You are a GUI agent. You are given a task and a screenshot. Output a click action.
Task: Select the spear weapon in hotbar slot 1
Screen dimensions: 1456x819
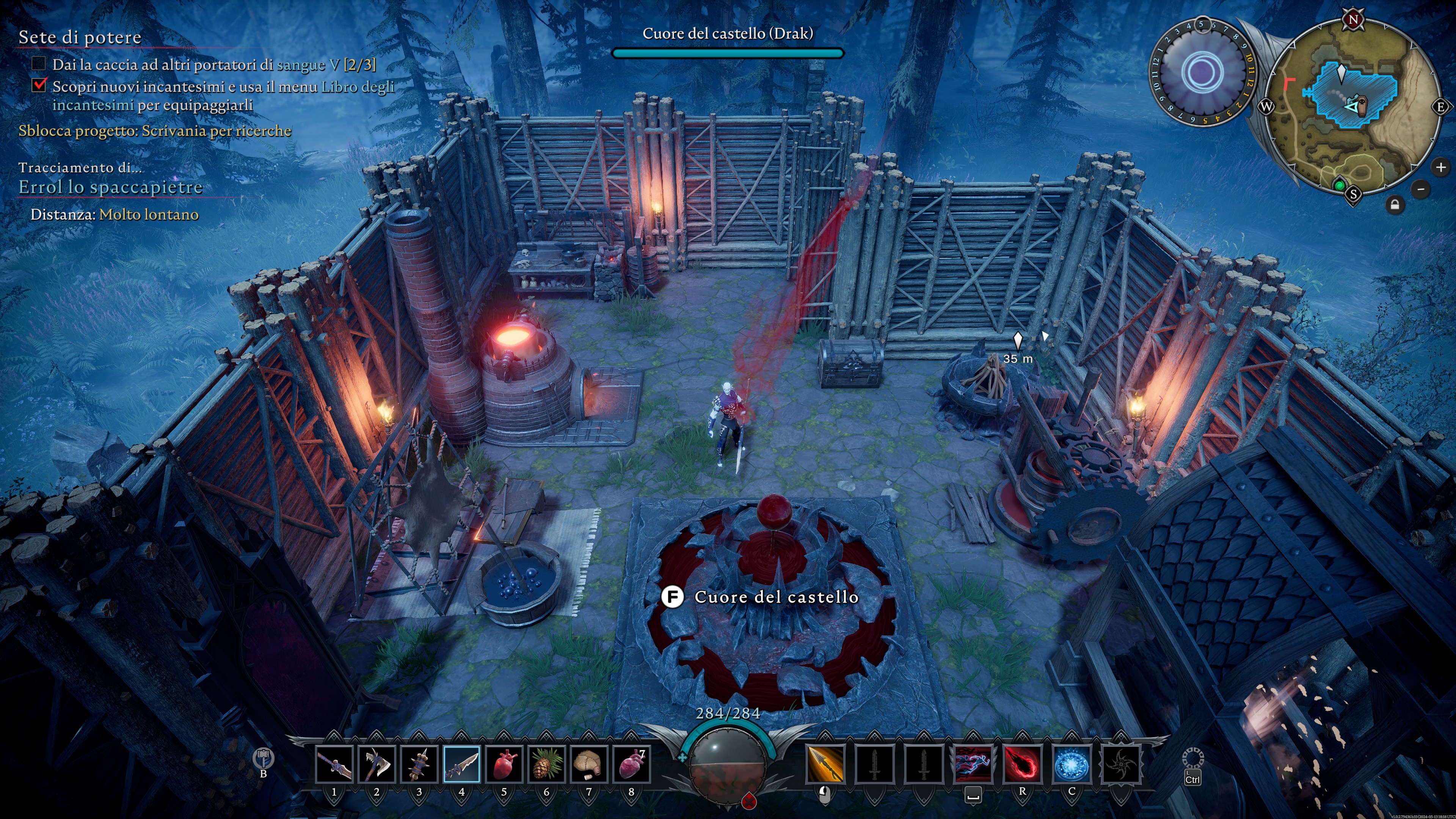pyautogui.click(x=334, y=764)
